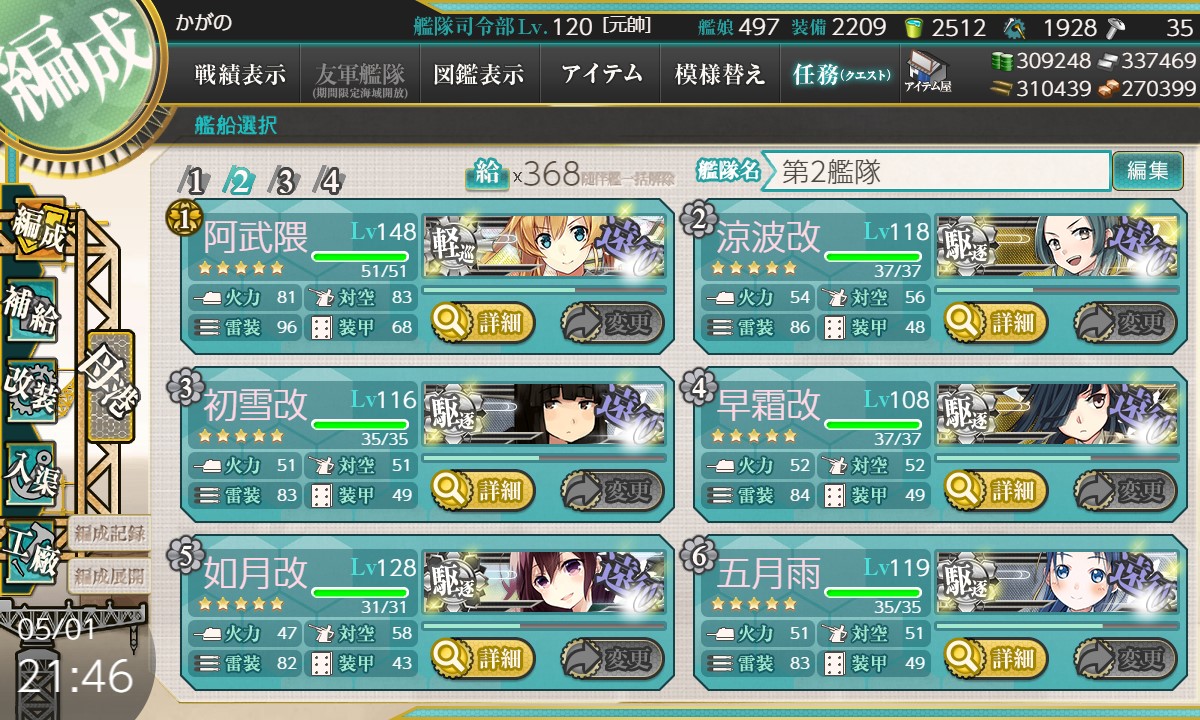Open the 任務 quest list

(840, 75)
